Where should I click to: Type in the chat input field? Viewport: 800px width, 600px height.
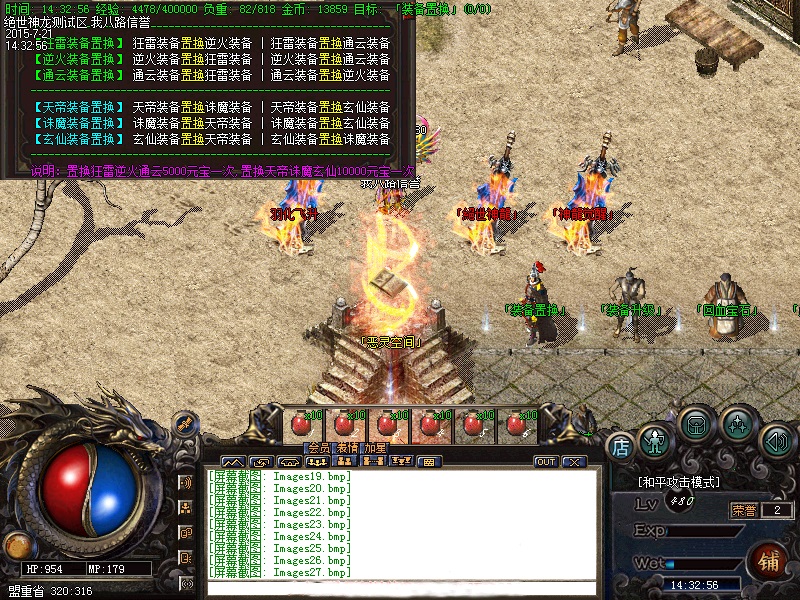(x=400, y=588)
